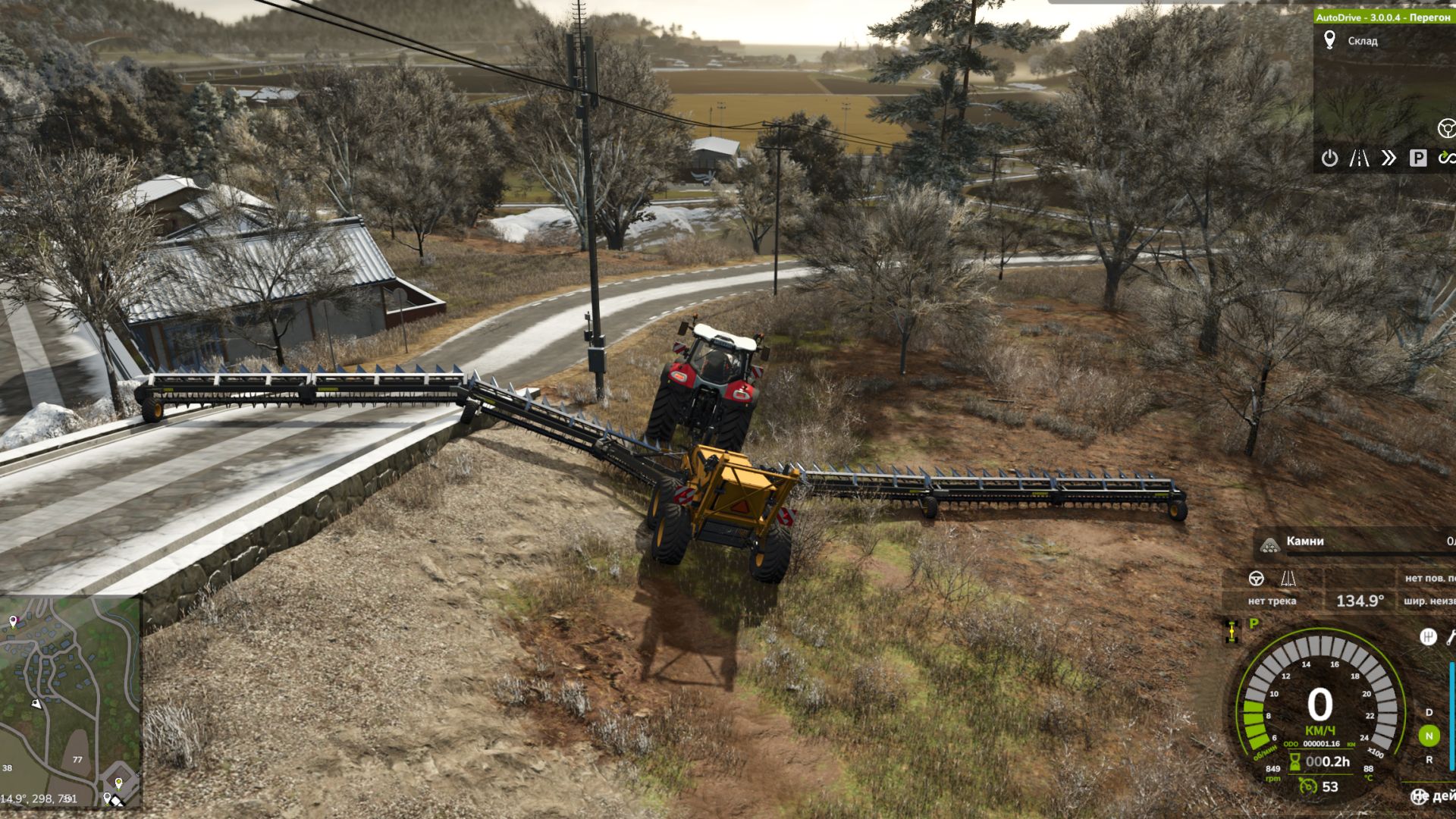The width and height of the screenshot is (1456, 819).
Task: Click field 77 on the minimap
Action: click(x=77, y=759)
